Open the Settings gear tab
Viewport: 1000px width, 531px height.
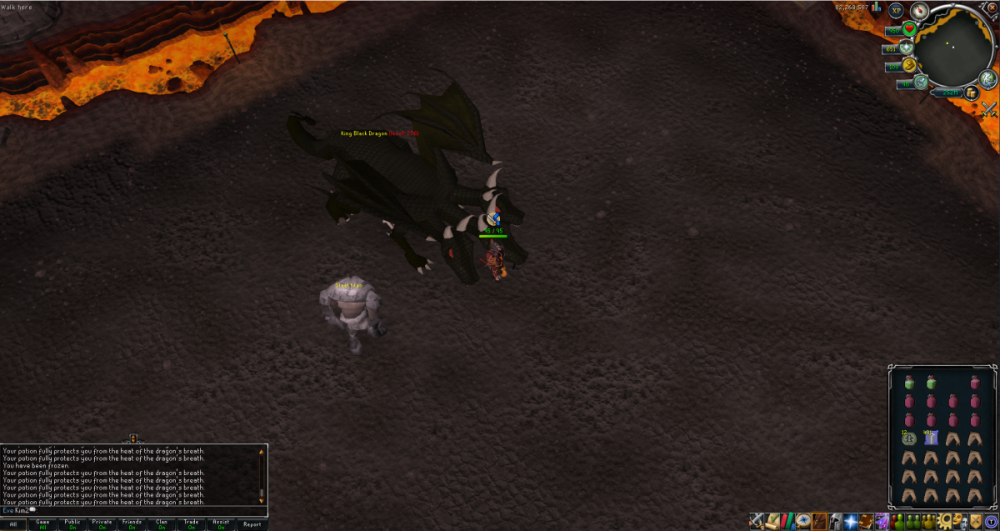944,521
